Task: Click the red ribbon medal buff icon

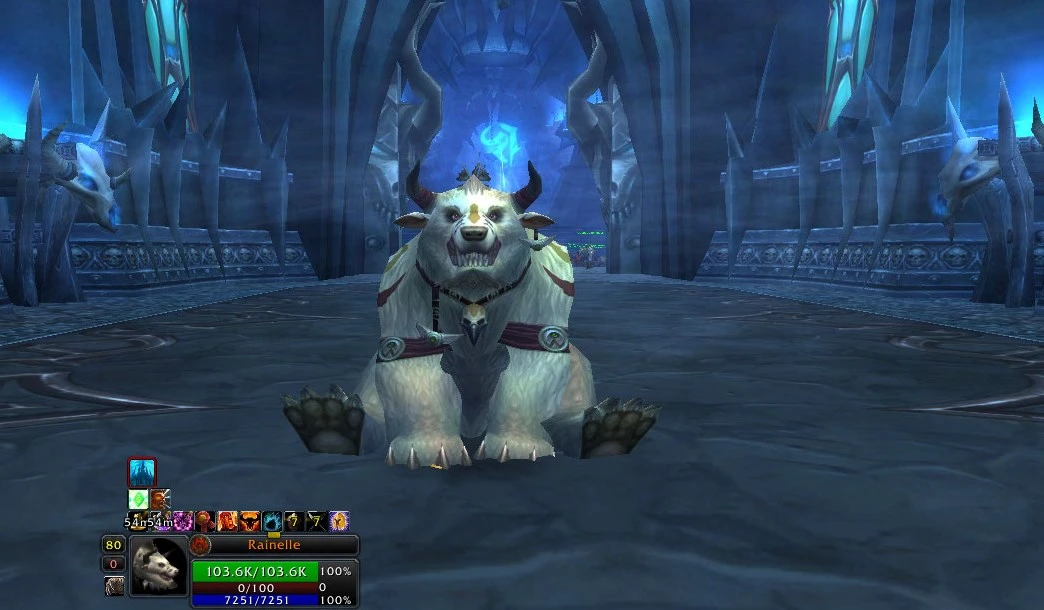Action: tap(205, 521)
